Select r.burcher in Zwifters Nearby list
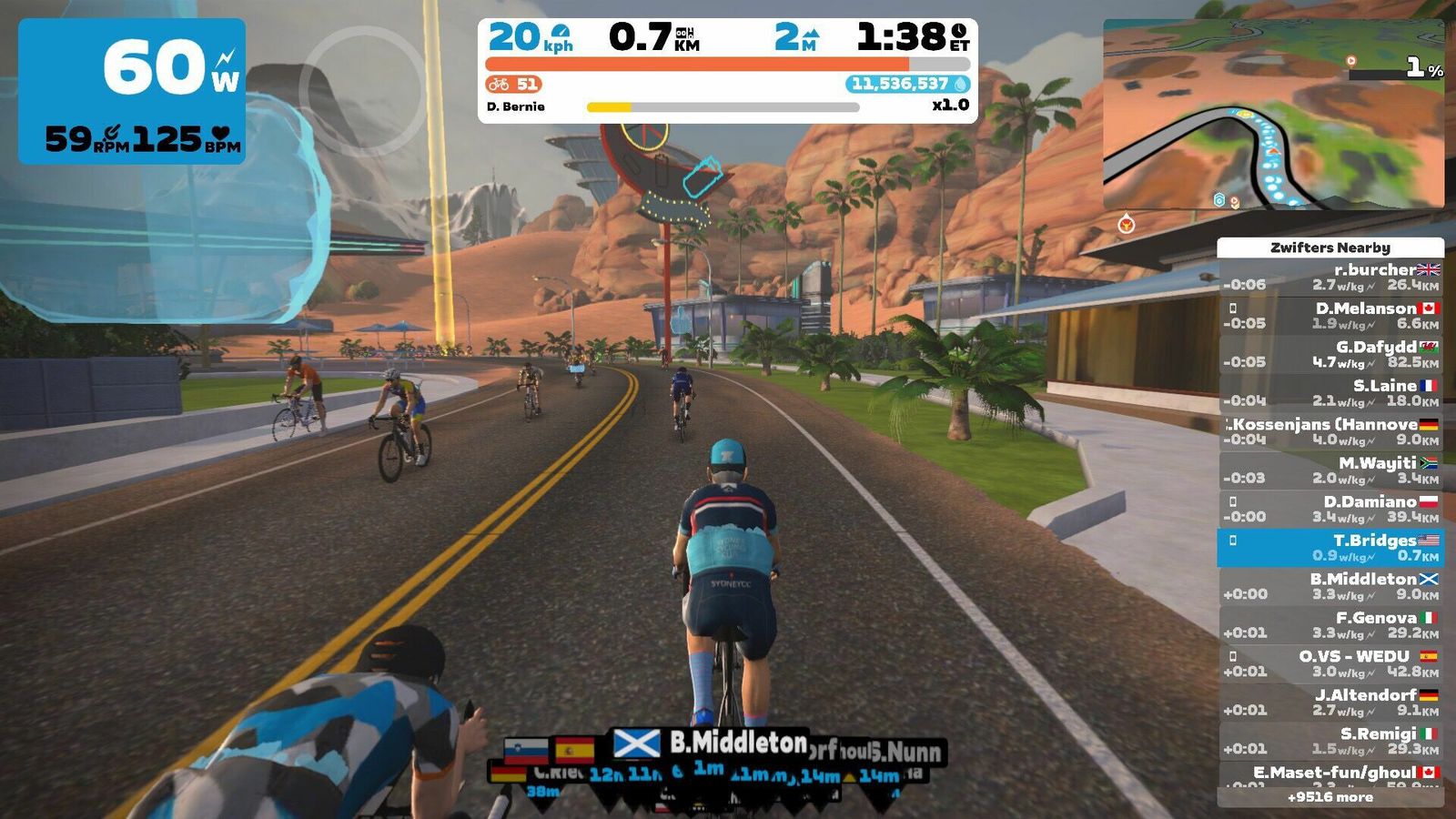1456x819 pixels. 1330,277
